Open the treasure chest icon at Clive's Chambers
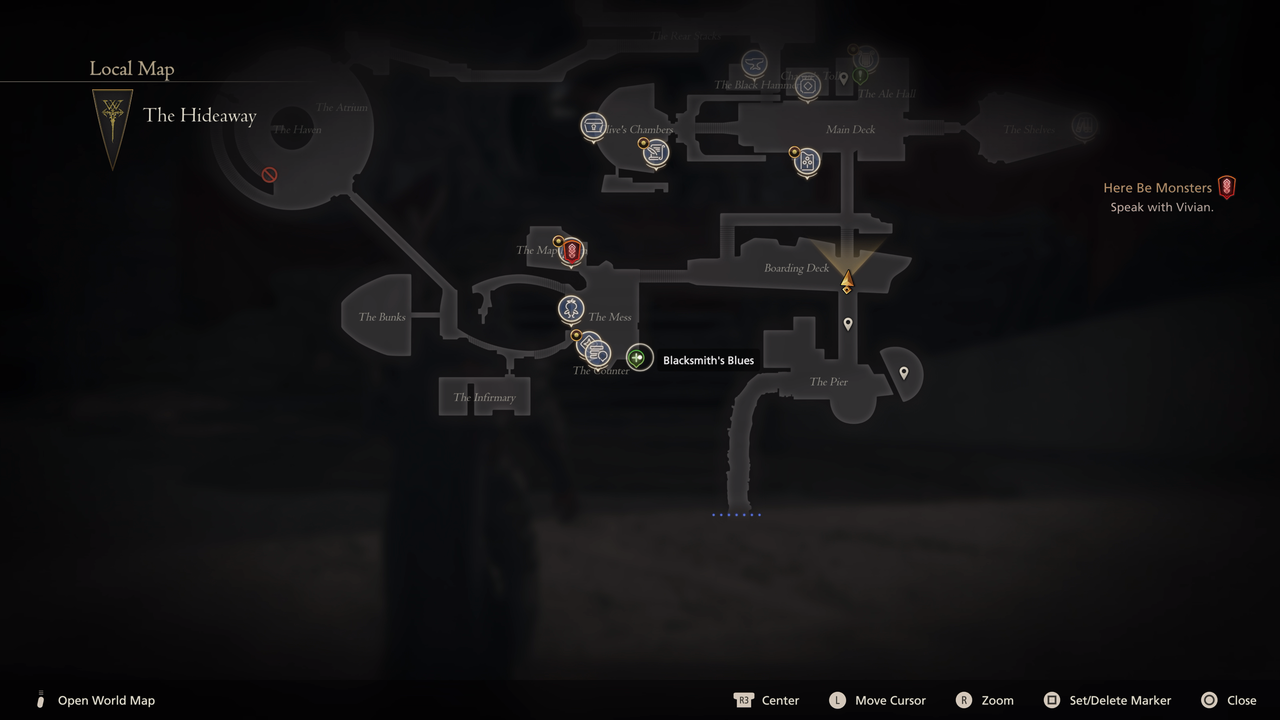Image resolution: width=1280 pixels, height=720 pixels. (594, 126)
